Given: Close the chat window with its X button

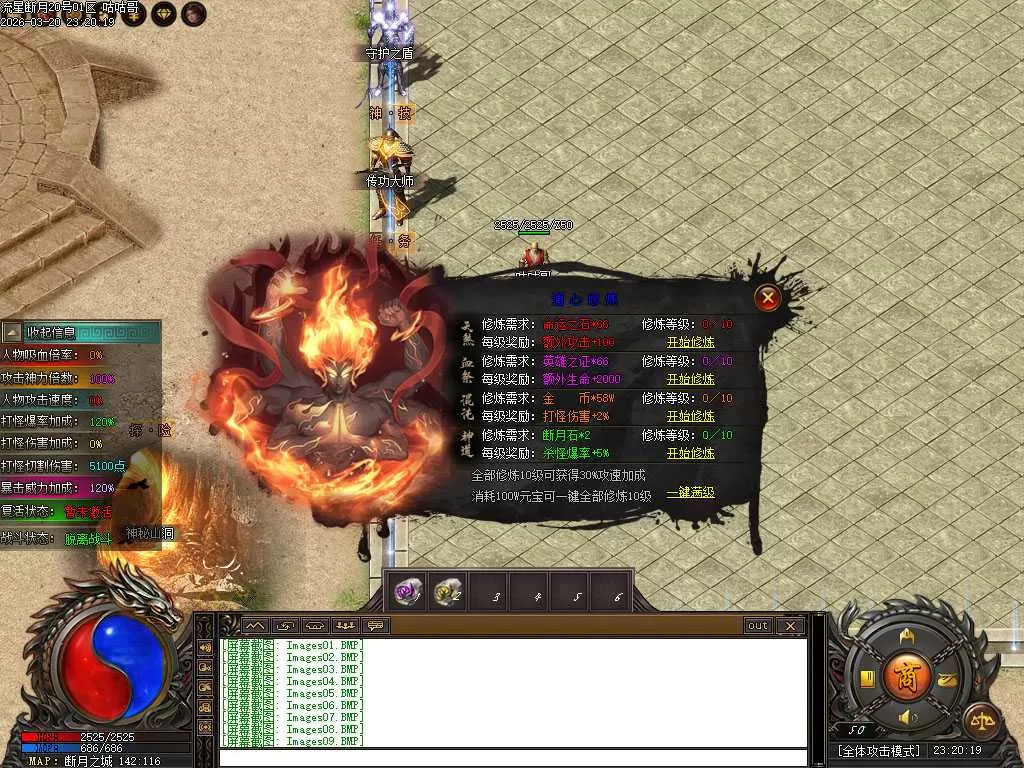Looking at the screenshot, I should coord(790,626).
